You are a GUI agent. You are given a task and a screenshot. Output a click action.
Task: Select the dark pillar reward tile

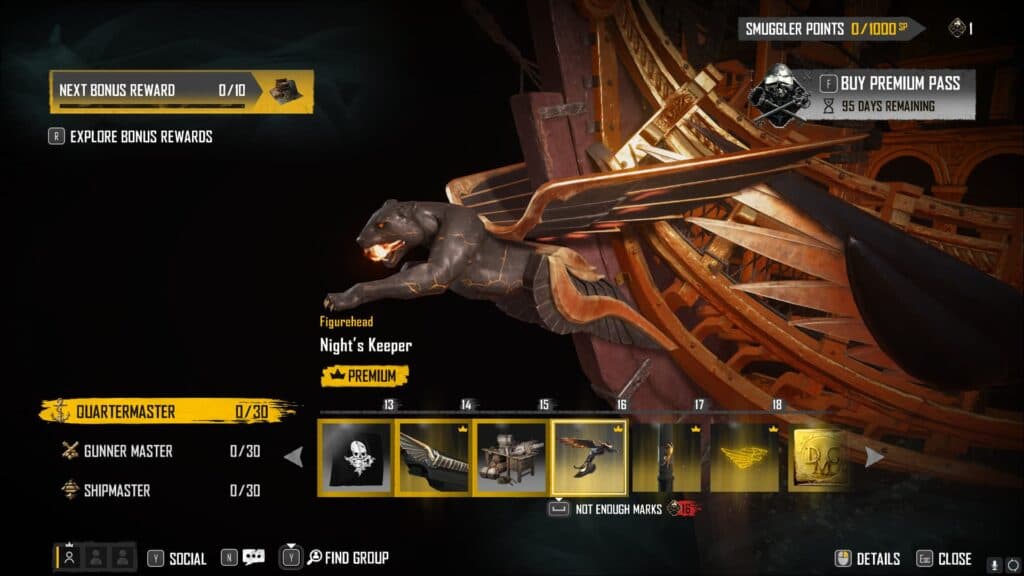click(x=667, y=456)
